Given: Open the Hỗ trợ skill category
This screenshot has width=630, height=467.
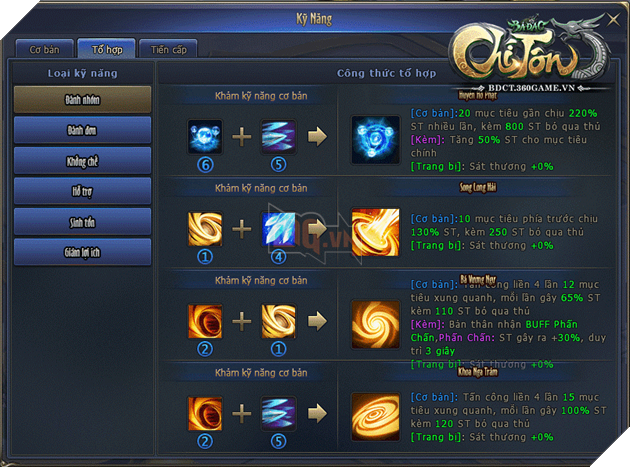Looking at the screenshot, I should [83, 191].
